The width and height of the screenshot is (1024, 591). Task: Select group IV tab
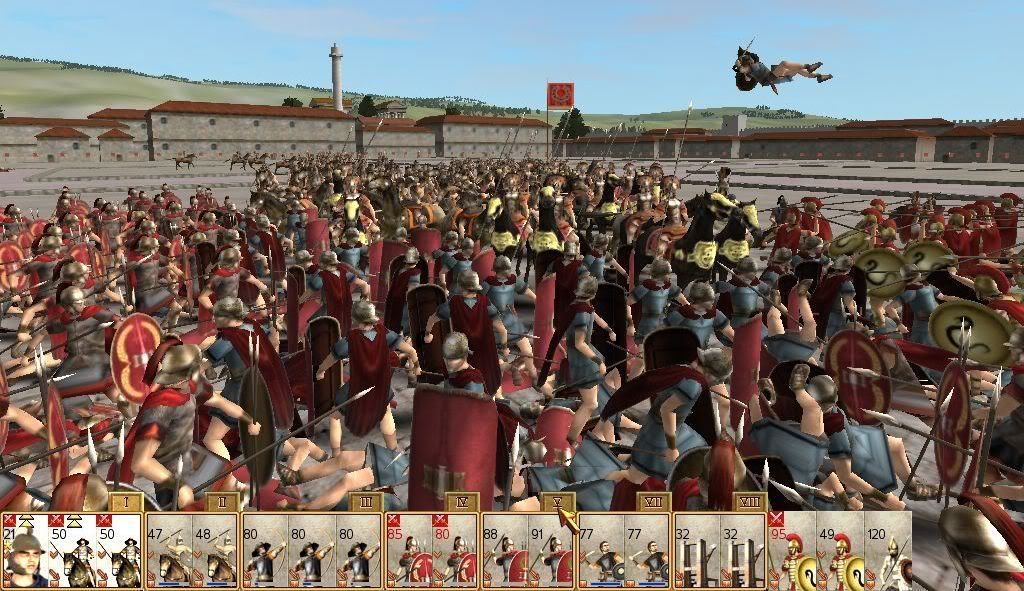pos(462,502)
